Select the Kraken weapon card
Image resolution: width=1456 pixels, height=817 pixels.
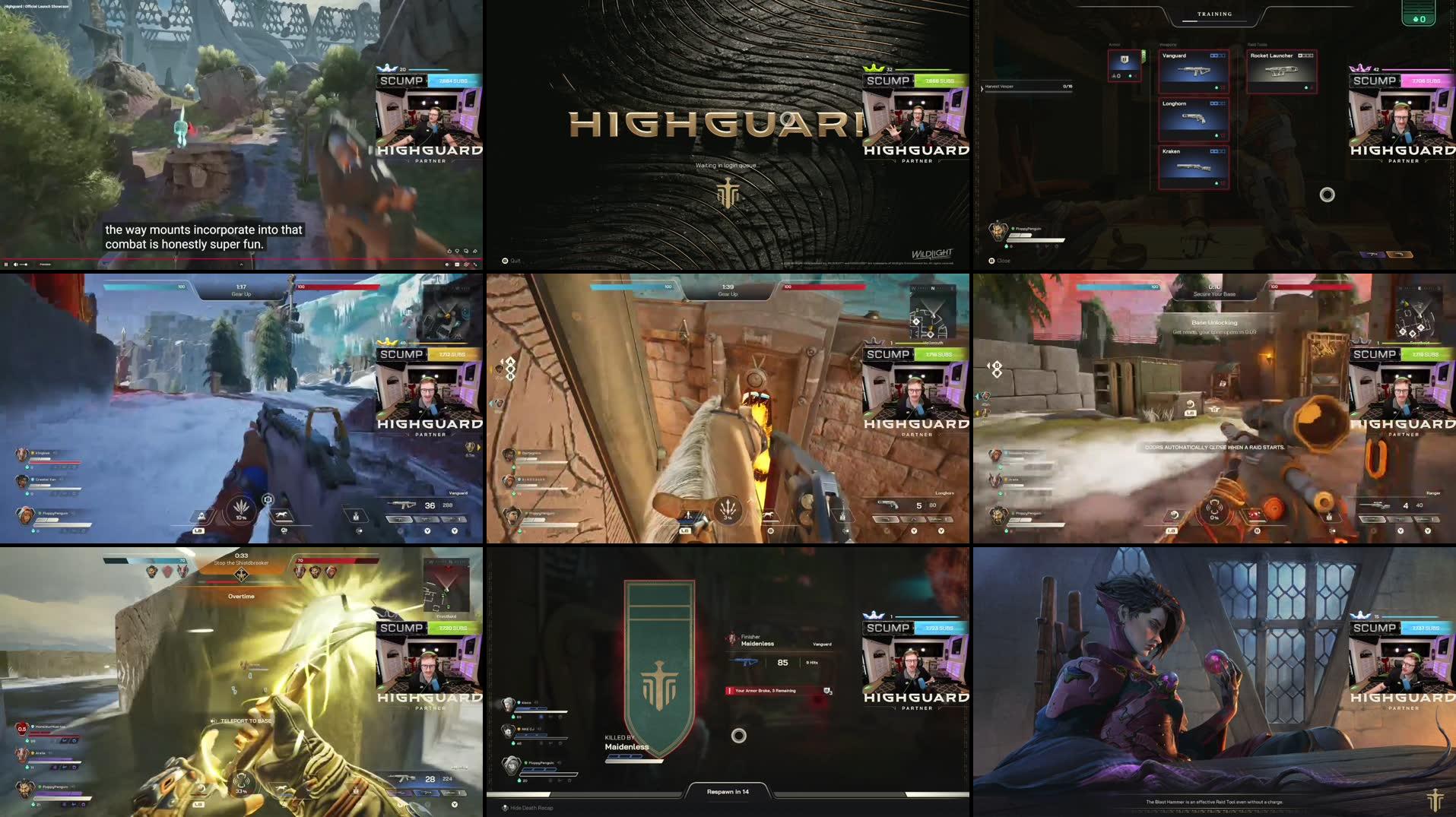tap(1193, 166)
